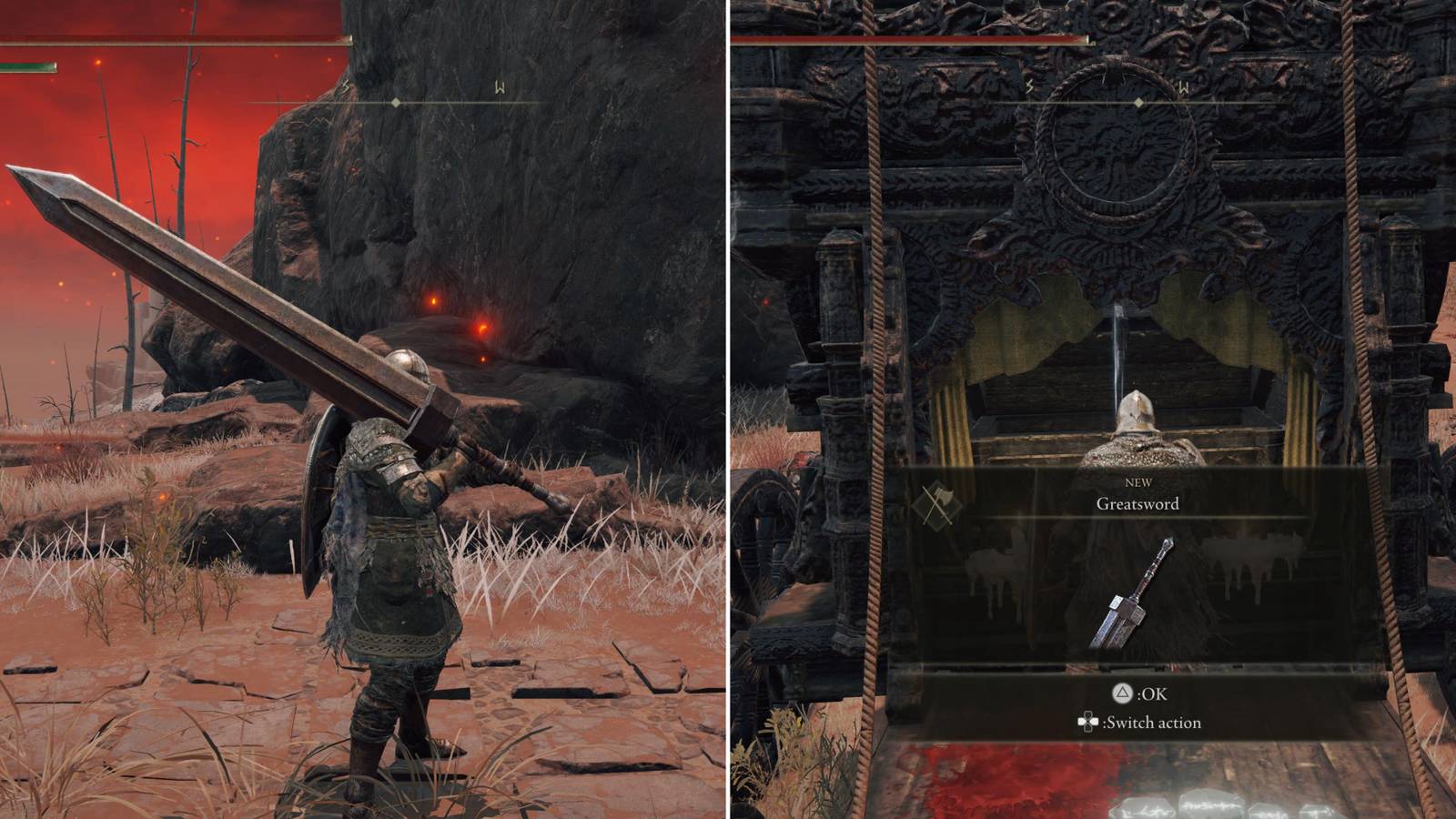Image resolution: width=1456 pixels, height=819 pixels.
Task: Click the Greatsword weapon image
Action: pos(1132,596)
